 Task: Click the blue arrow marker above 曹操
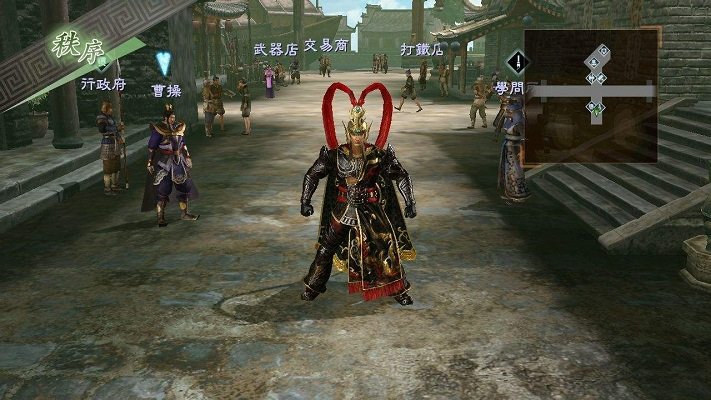point(164,64)
